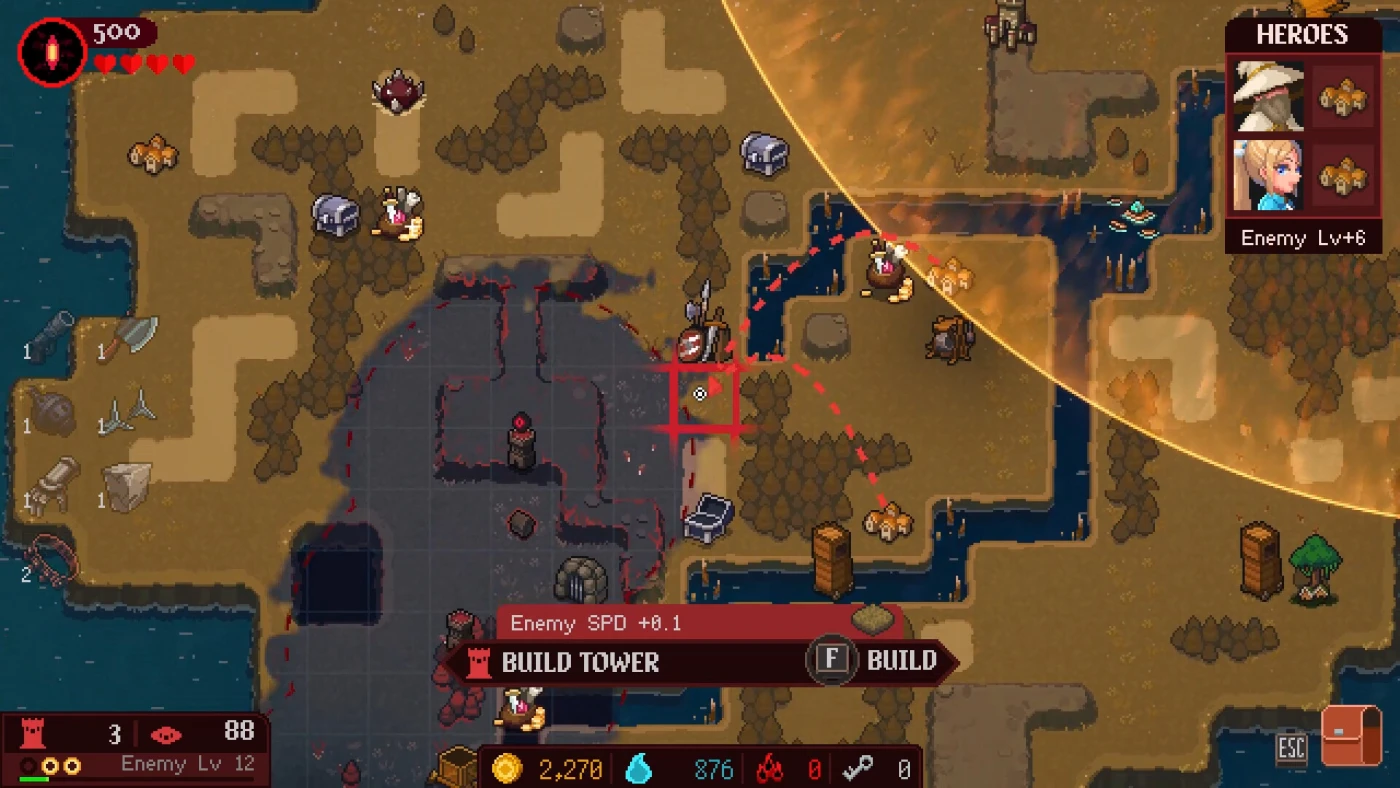Choose the round bomb item
The image size is (1400, 788).
52,412
